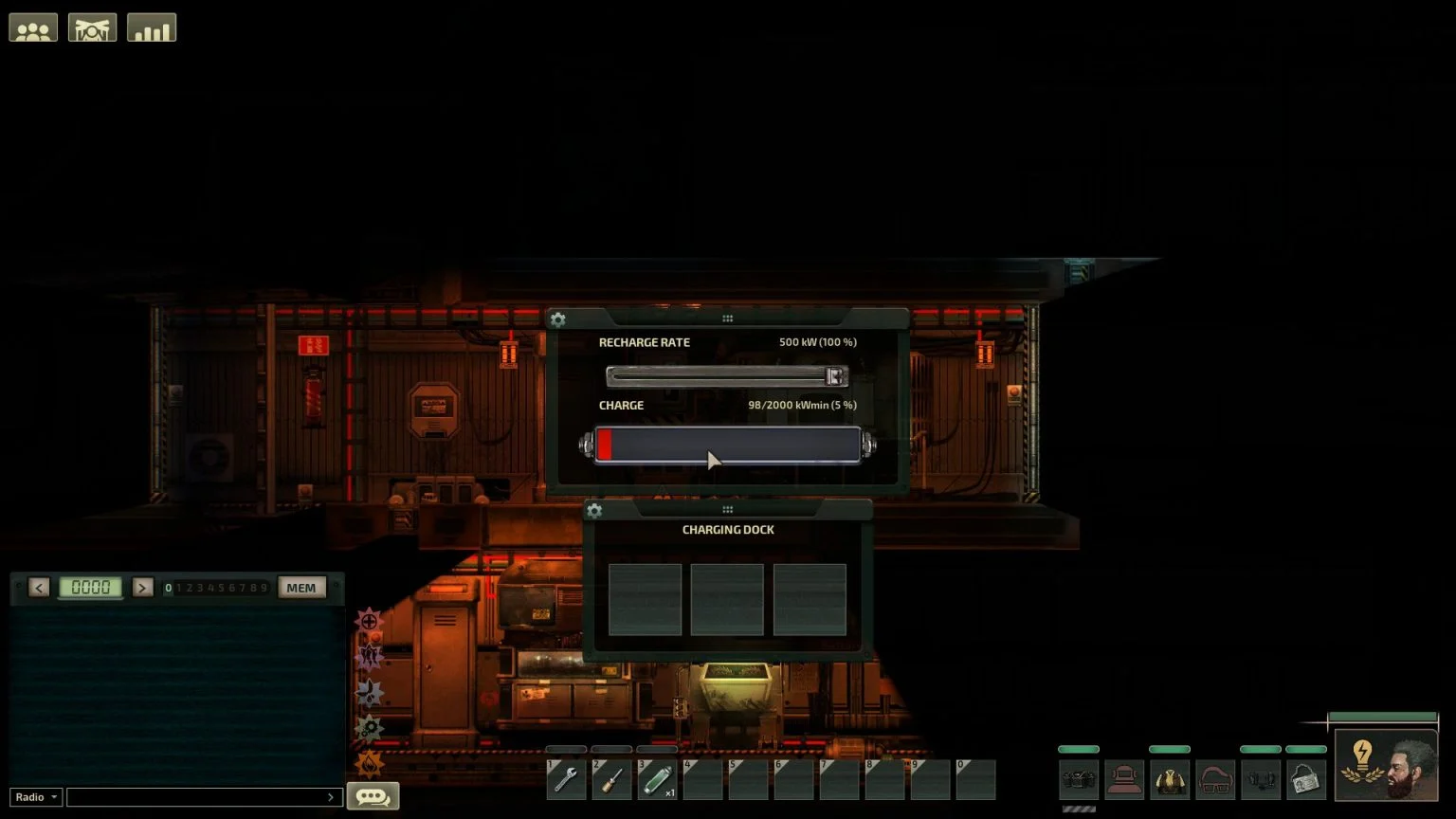Select the fight intruders order icon
Image resolution: width=1456 pixels, height=819 pixels.
(x=369, y=656)
